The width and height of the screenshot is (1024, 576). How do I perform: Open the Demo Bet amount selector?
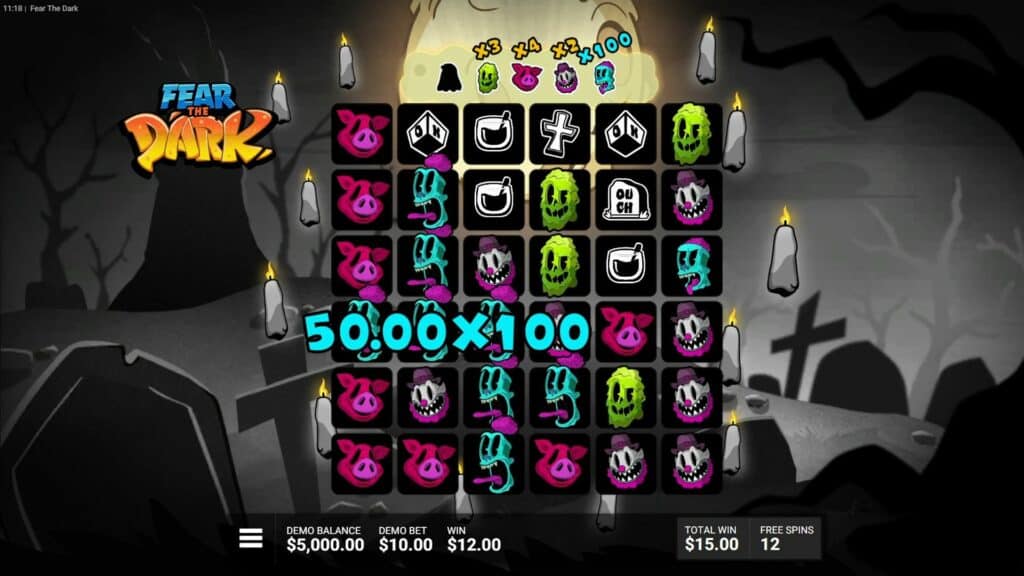[405, 538]
